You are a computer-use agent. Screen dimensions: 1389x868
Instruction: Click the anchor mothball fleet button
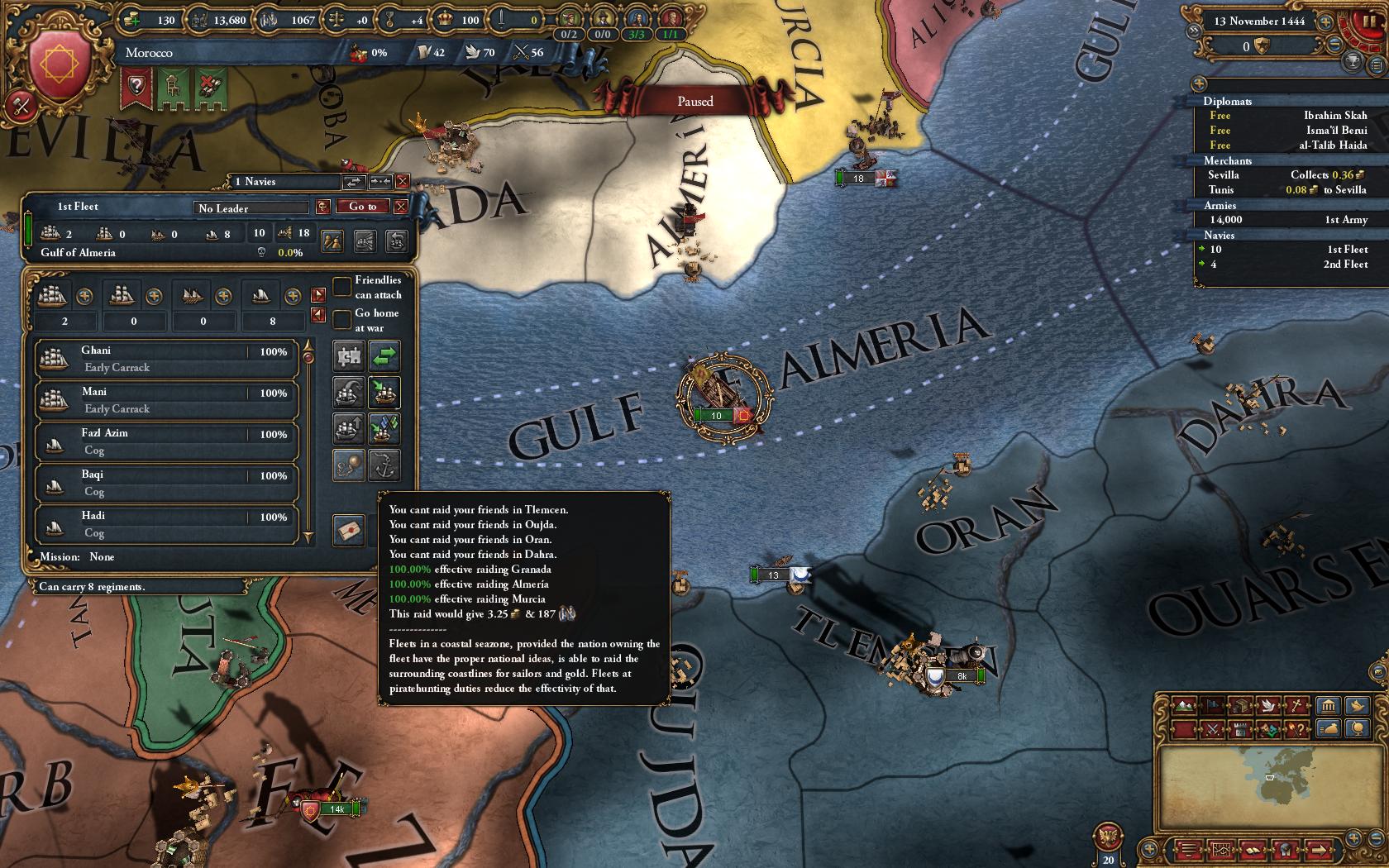tap(384, 465)
